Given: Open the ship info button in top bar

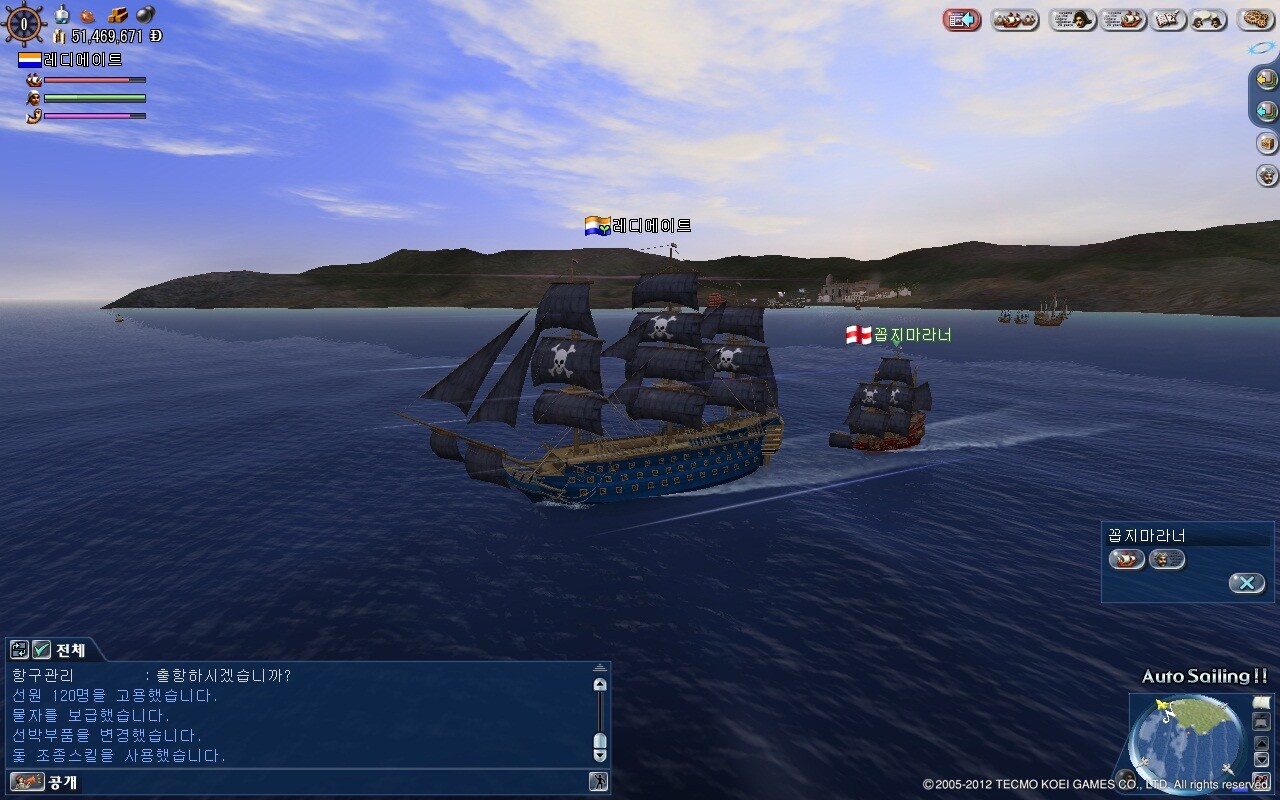Looking at the screenshot, I should tap(1123, 20).
